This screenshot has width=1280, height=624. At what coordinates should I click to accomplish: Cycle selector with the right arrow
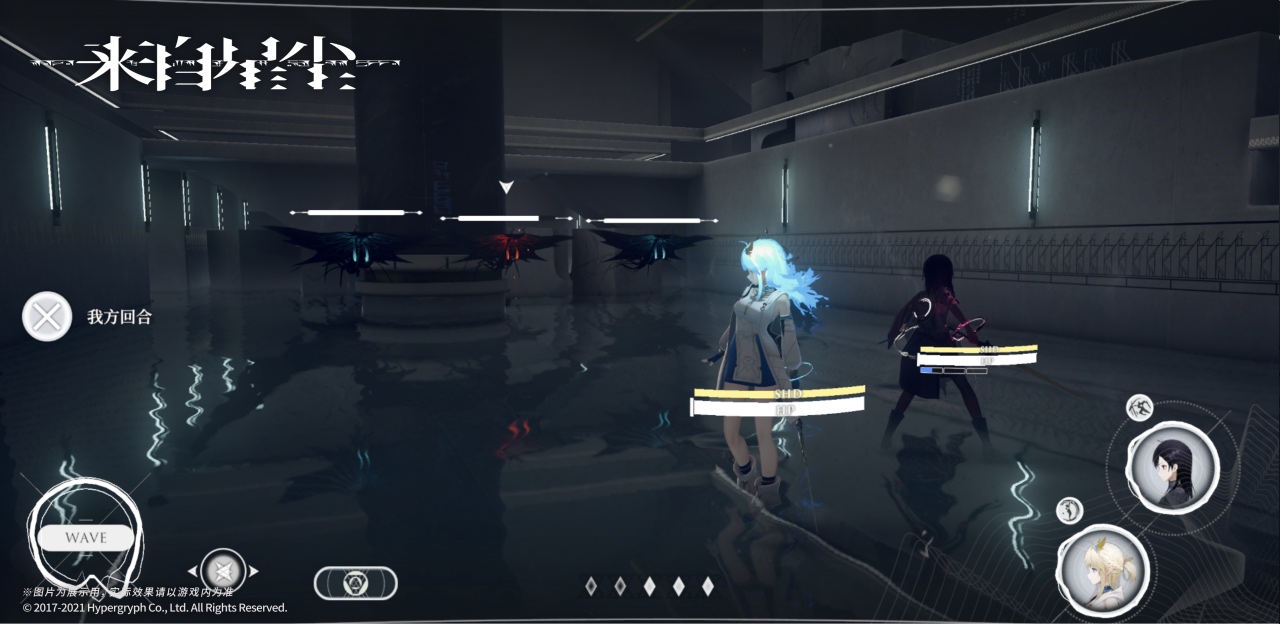[x=254, y=572]
